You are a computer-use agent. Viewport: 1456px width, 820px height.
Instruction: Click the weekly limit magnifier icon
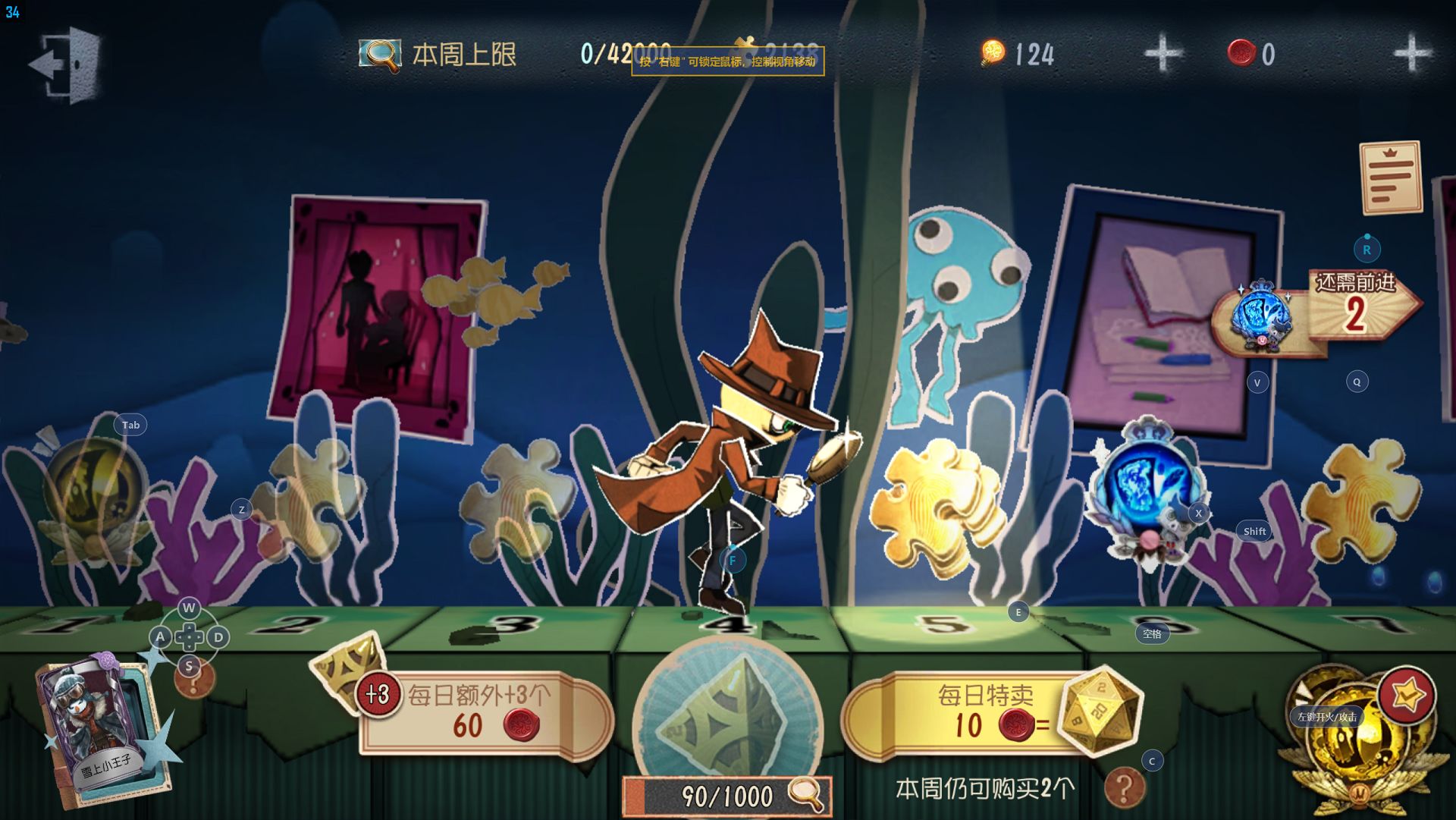pyautogui.click(x=379, y=55)
